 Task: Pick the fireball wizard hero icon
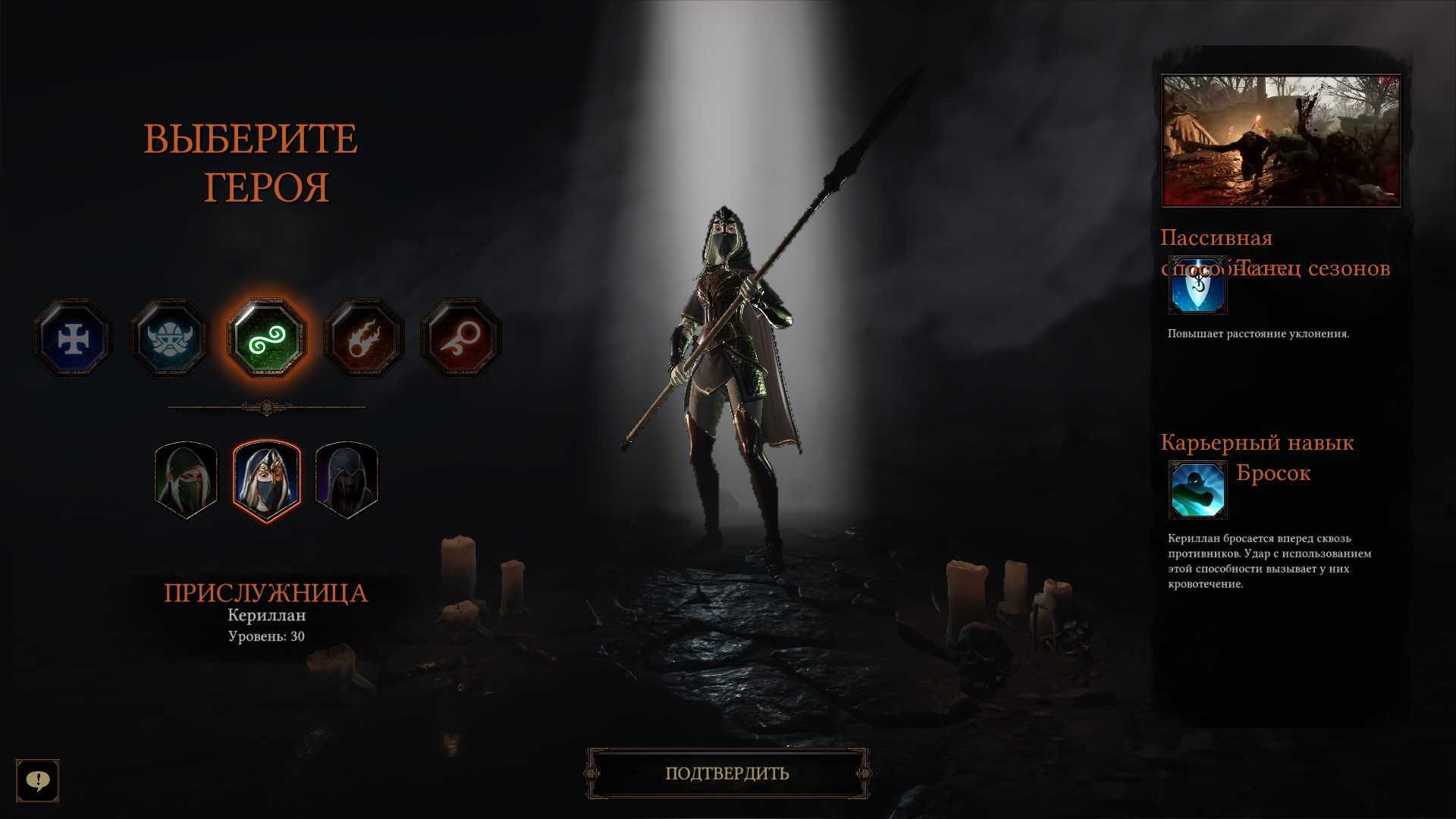coord(363,338)
